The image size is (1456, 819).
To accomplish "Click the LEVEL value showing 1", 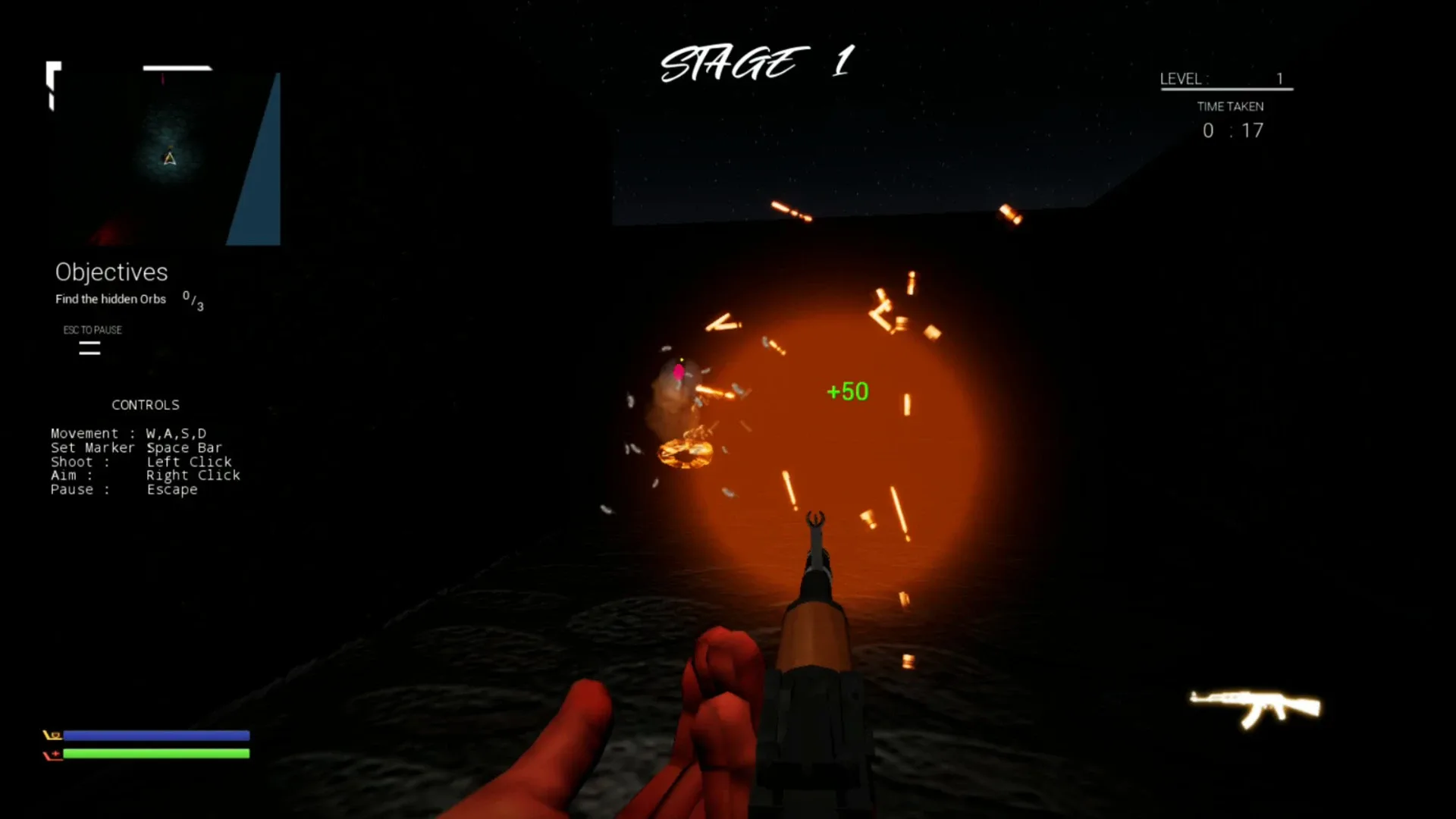I will pyautogui.click(x=1280, y=78).
